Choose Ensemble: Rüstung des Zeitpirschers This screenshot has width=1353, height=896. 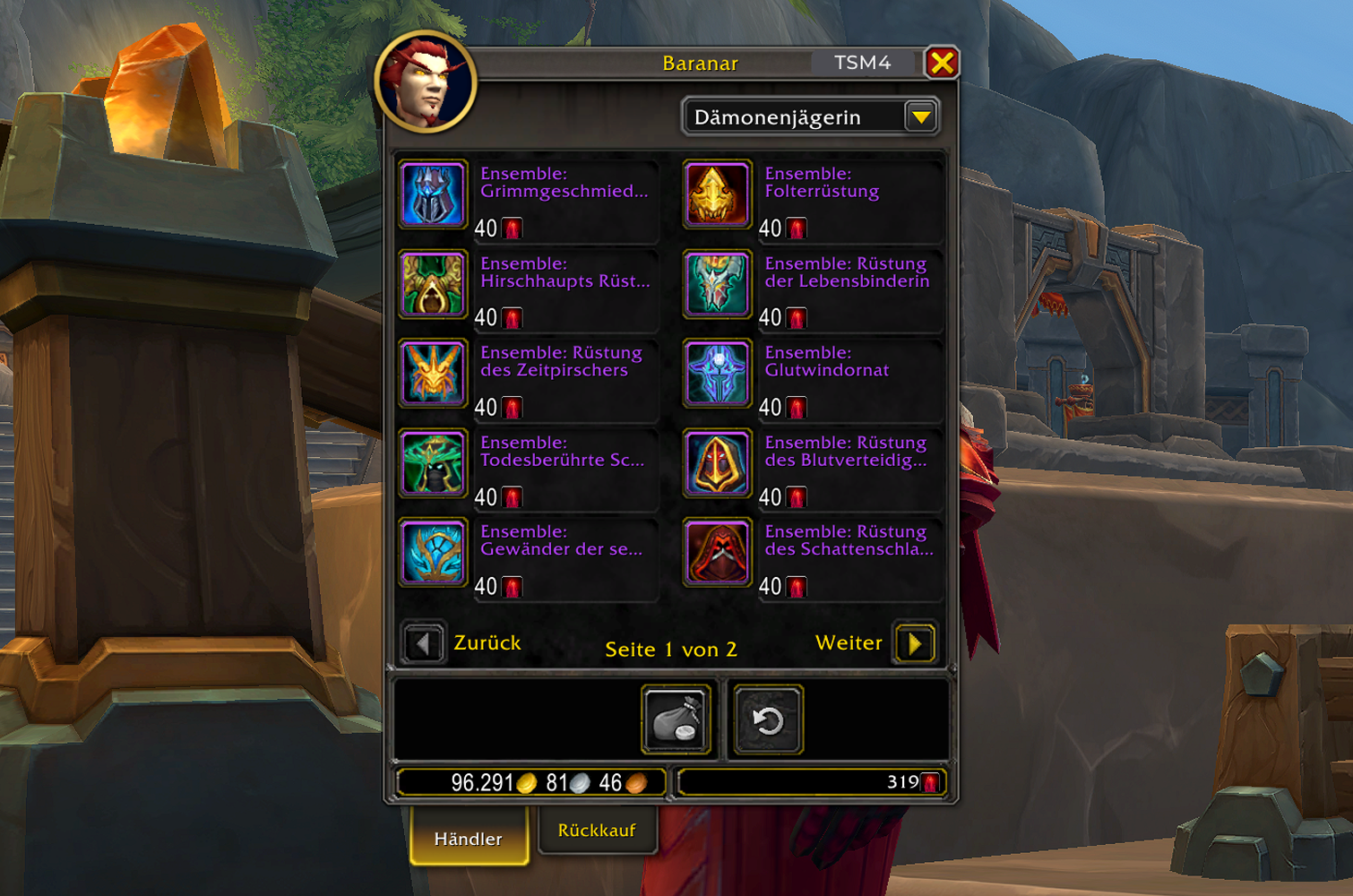[434, 374]
